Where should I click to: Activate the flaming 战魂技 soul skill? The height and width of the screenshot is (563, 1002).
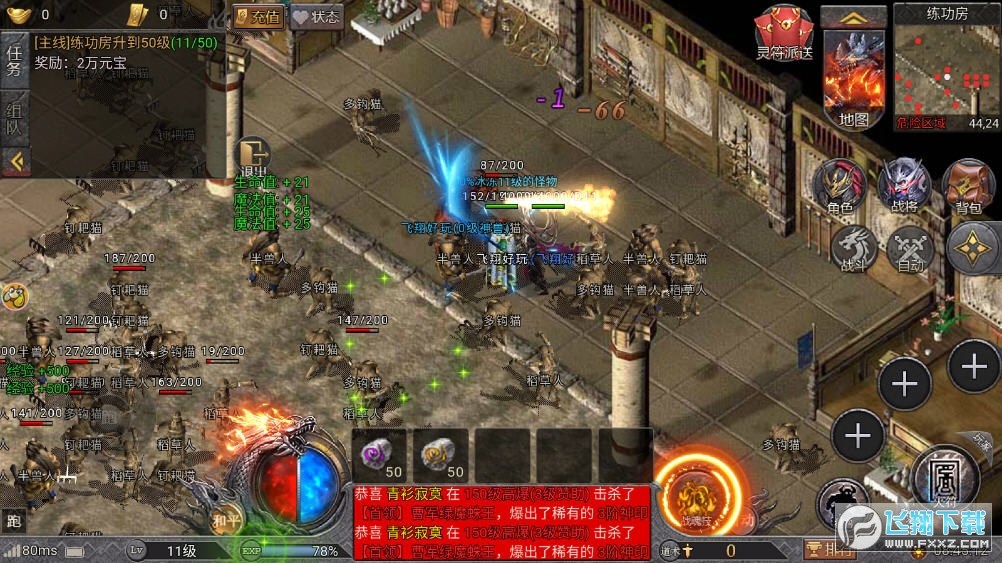pyautogui.click(x=698, y=496)
